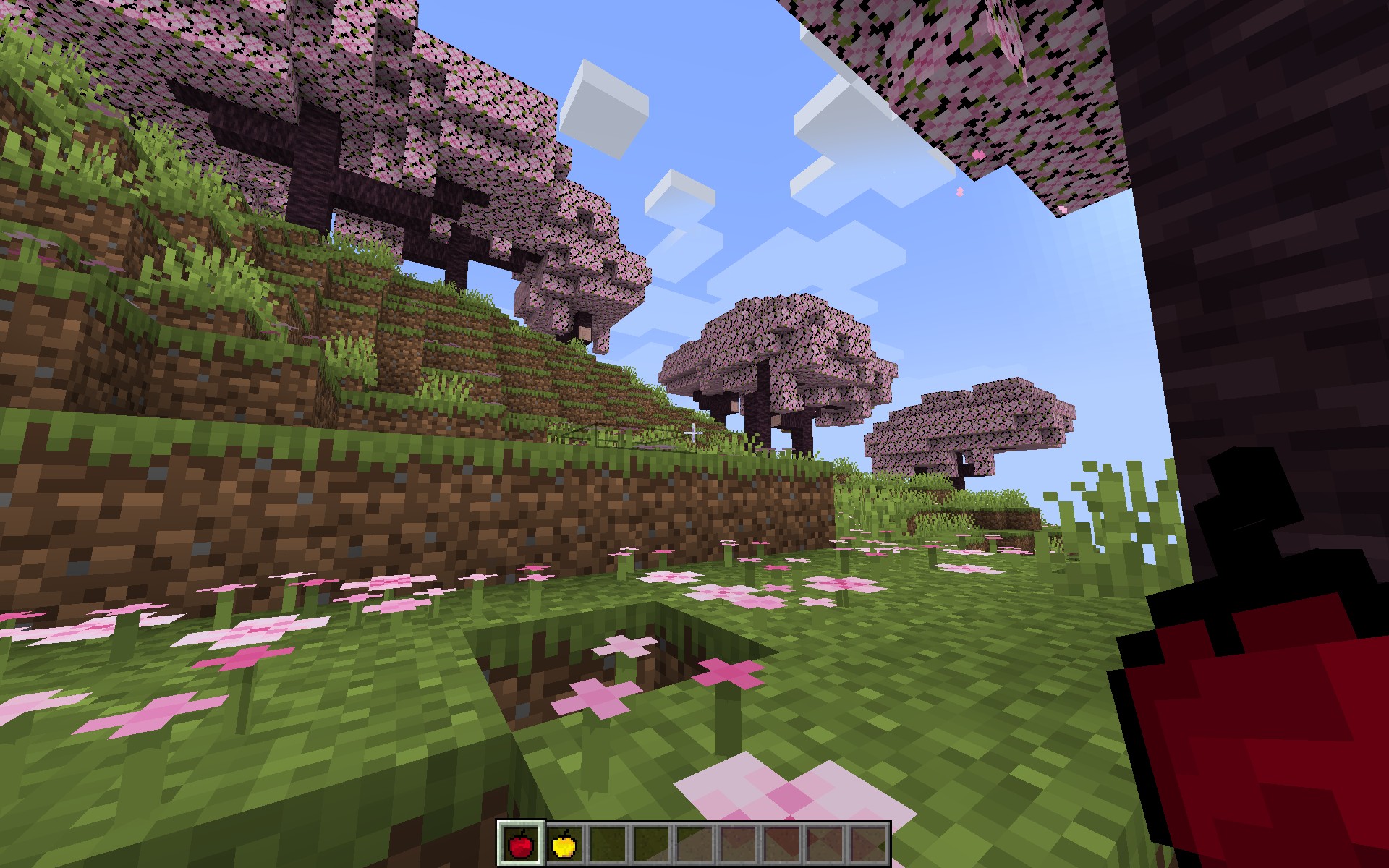Select the red apple hotbar slot
1389x868 pixels.
point(521,843)
